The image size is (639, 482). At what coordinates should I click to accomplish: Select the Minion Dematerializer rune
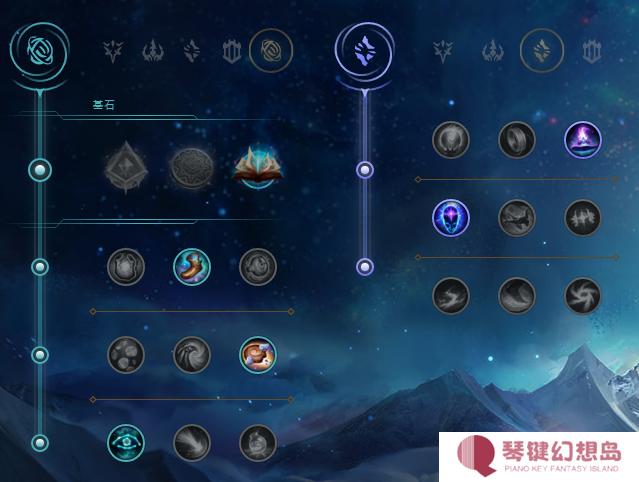click(192, 354)
